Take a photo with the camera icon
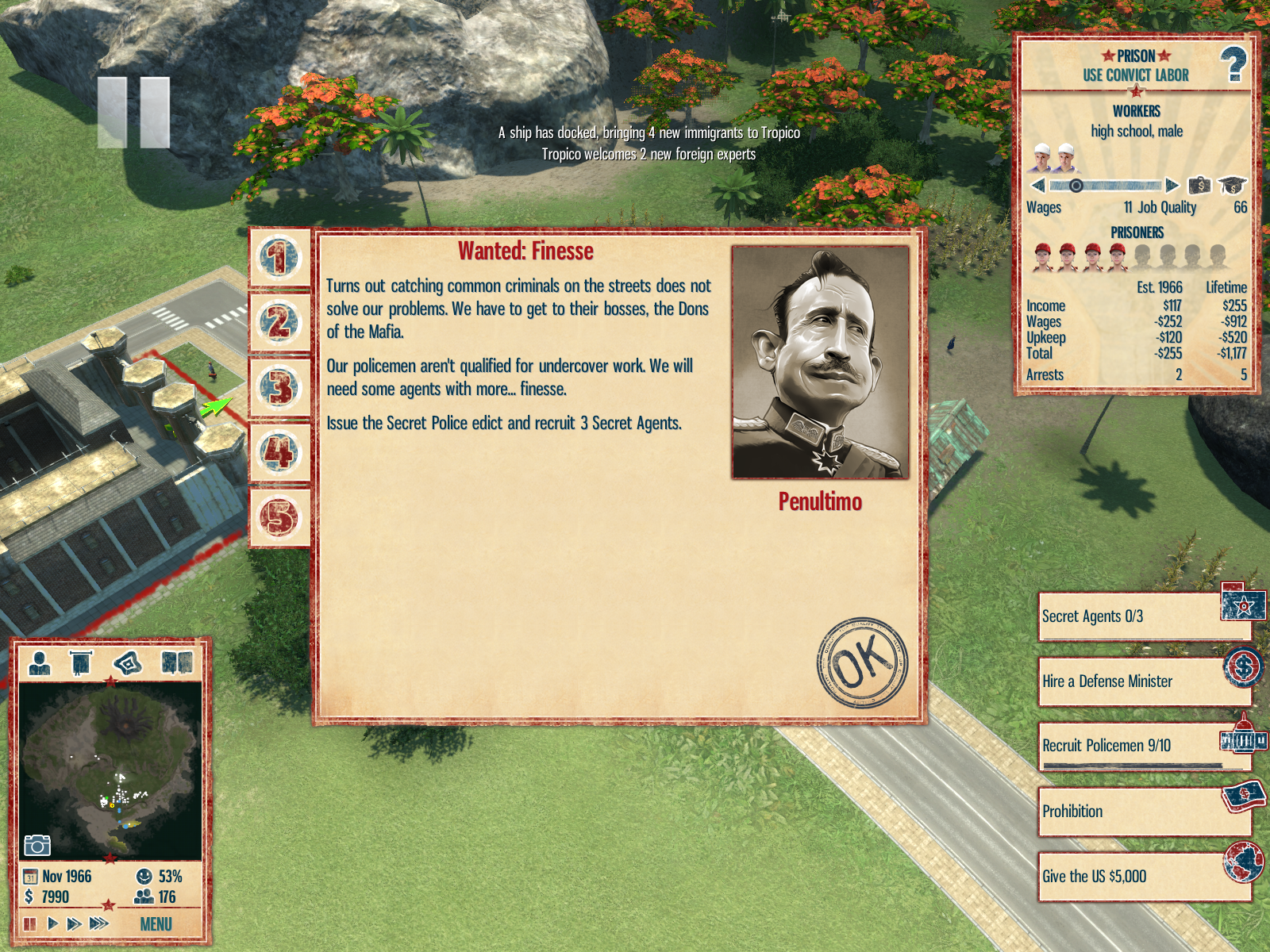1270x952 pixels. (37, 846)
